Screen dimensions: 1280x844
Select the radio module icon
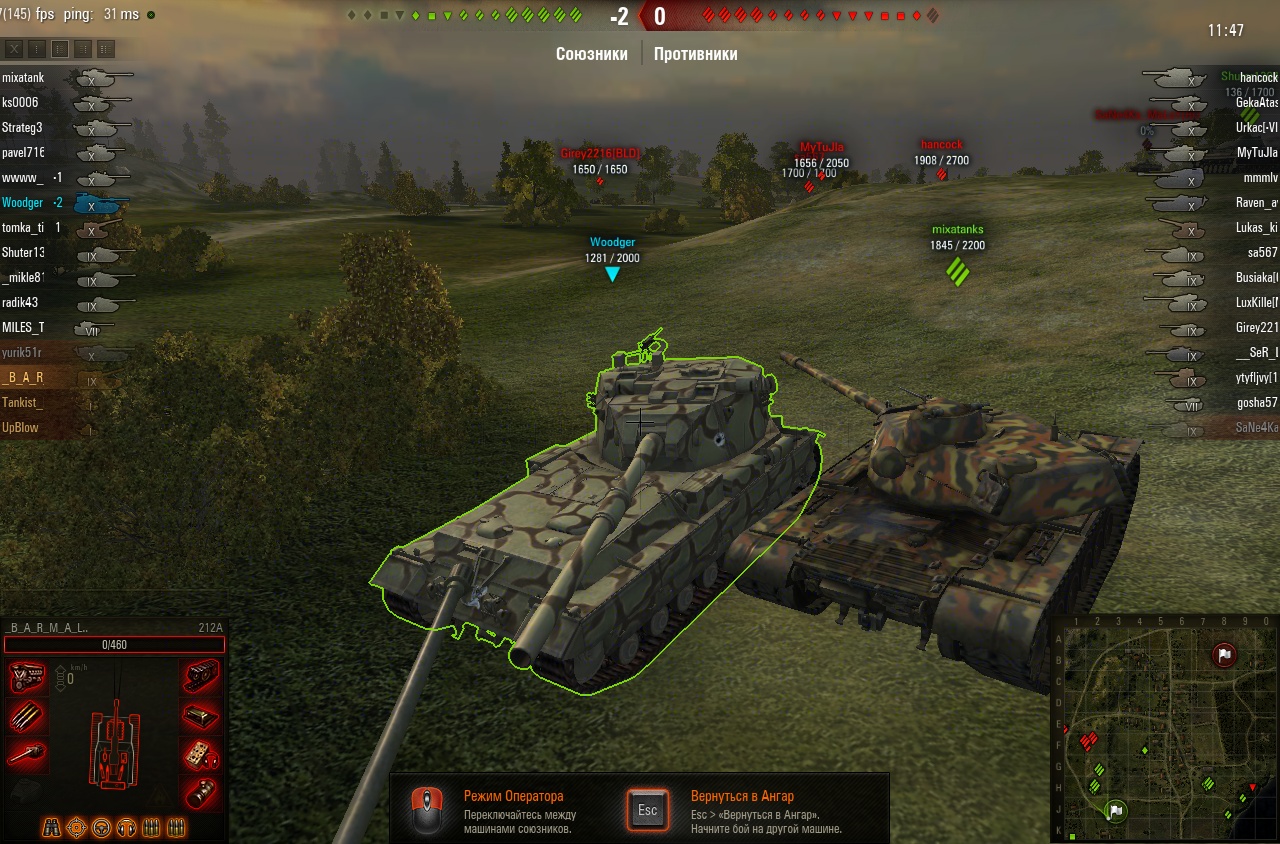pyautogui.click(x=202, y=753)
